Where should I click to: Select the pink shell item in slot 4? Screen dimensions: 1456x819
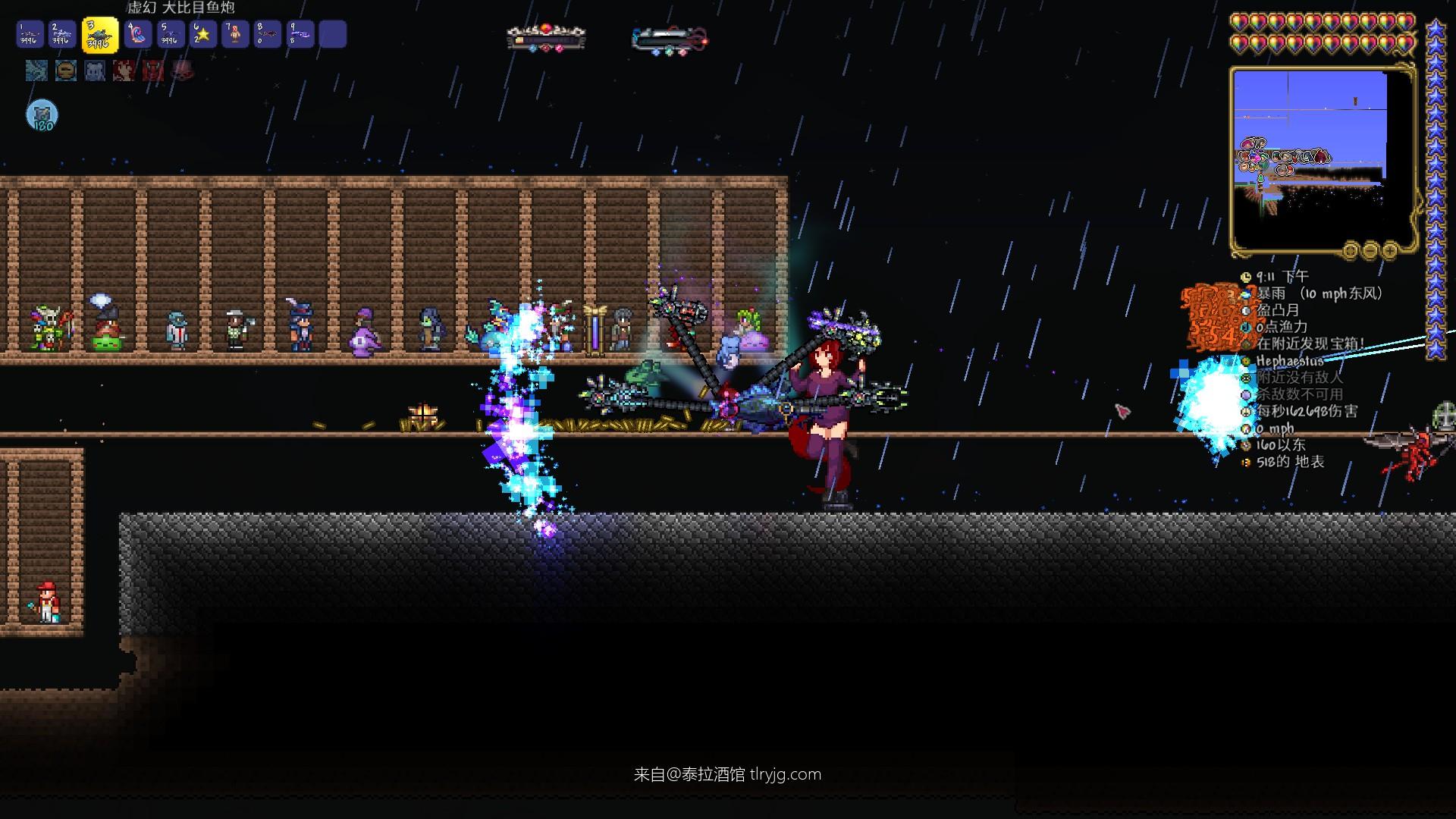coord(138,35)
